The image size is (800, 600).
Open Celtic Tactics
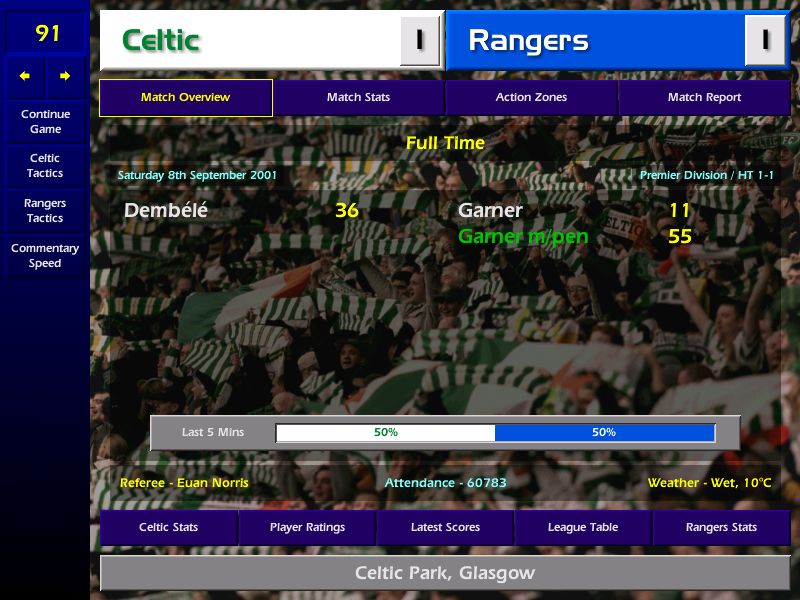pos(45,165)
